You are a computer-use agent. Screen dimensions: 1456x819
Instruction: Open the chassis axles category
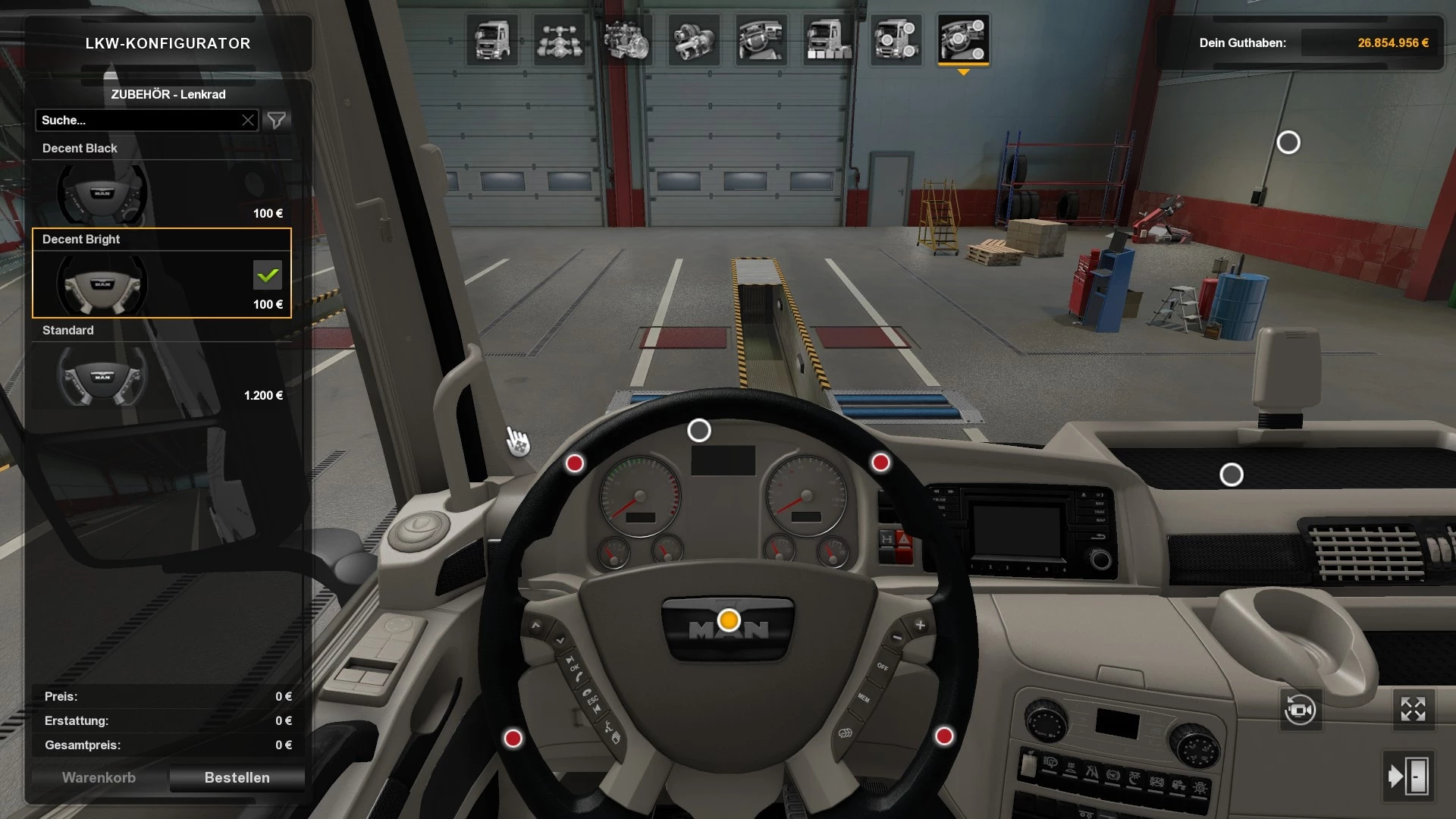pos(560,39)
